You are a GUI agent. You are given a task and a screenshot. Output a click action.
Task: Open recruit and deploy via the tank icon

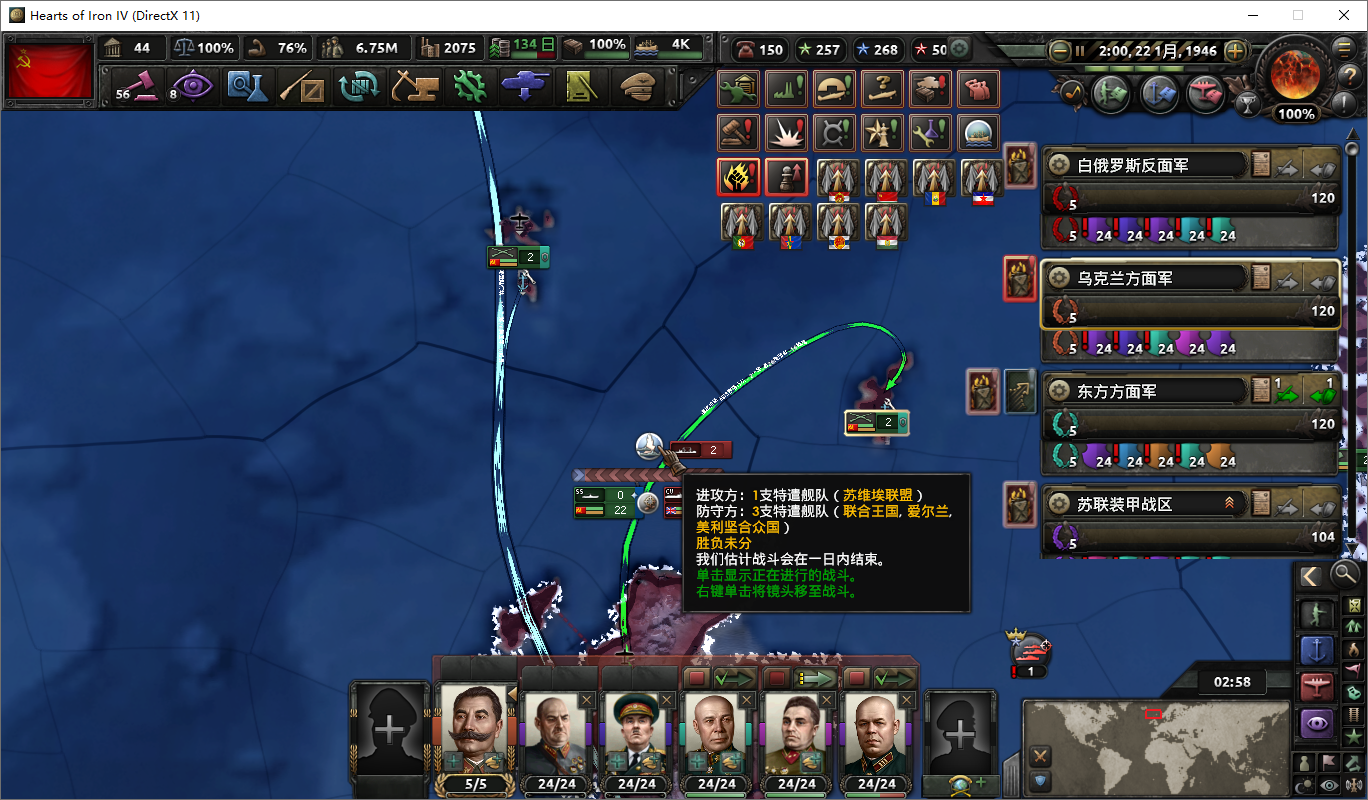(x=524, y=87)
